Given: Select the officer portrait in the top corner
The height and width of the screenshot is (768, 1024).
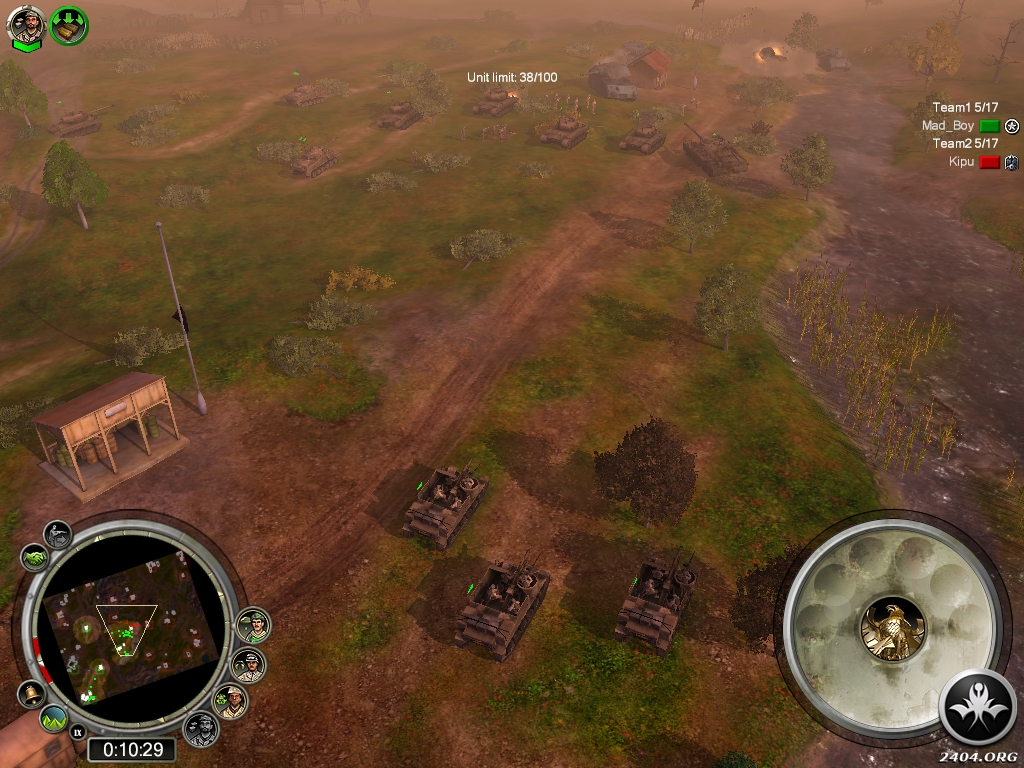Looking at the screenshot, I should click(x=26, y=25).
